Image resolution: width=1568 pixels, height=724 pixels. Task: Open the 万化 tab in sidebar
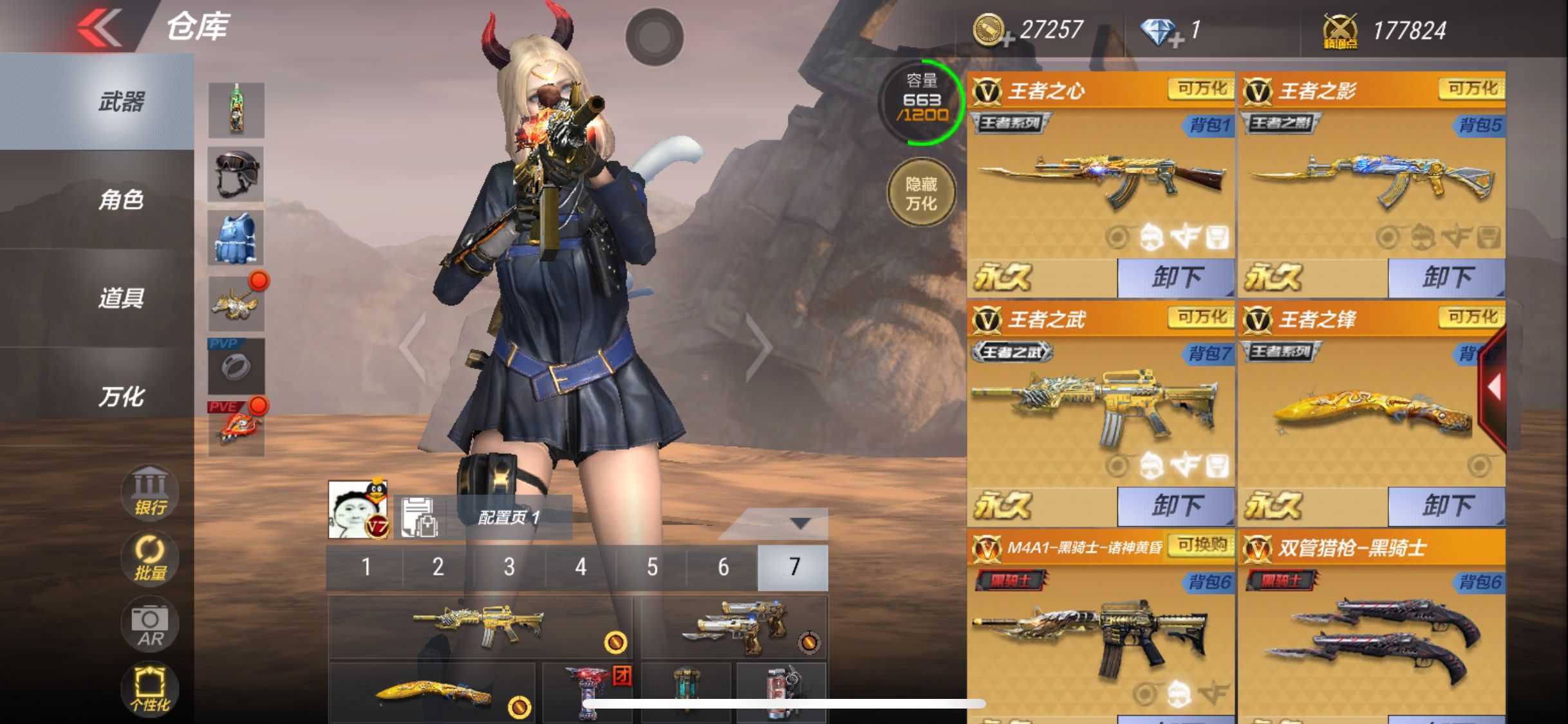[120, 397]
